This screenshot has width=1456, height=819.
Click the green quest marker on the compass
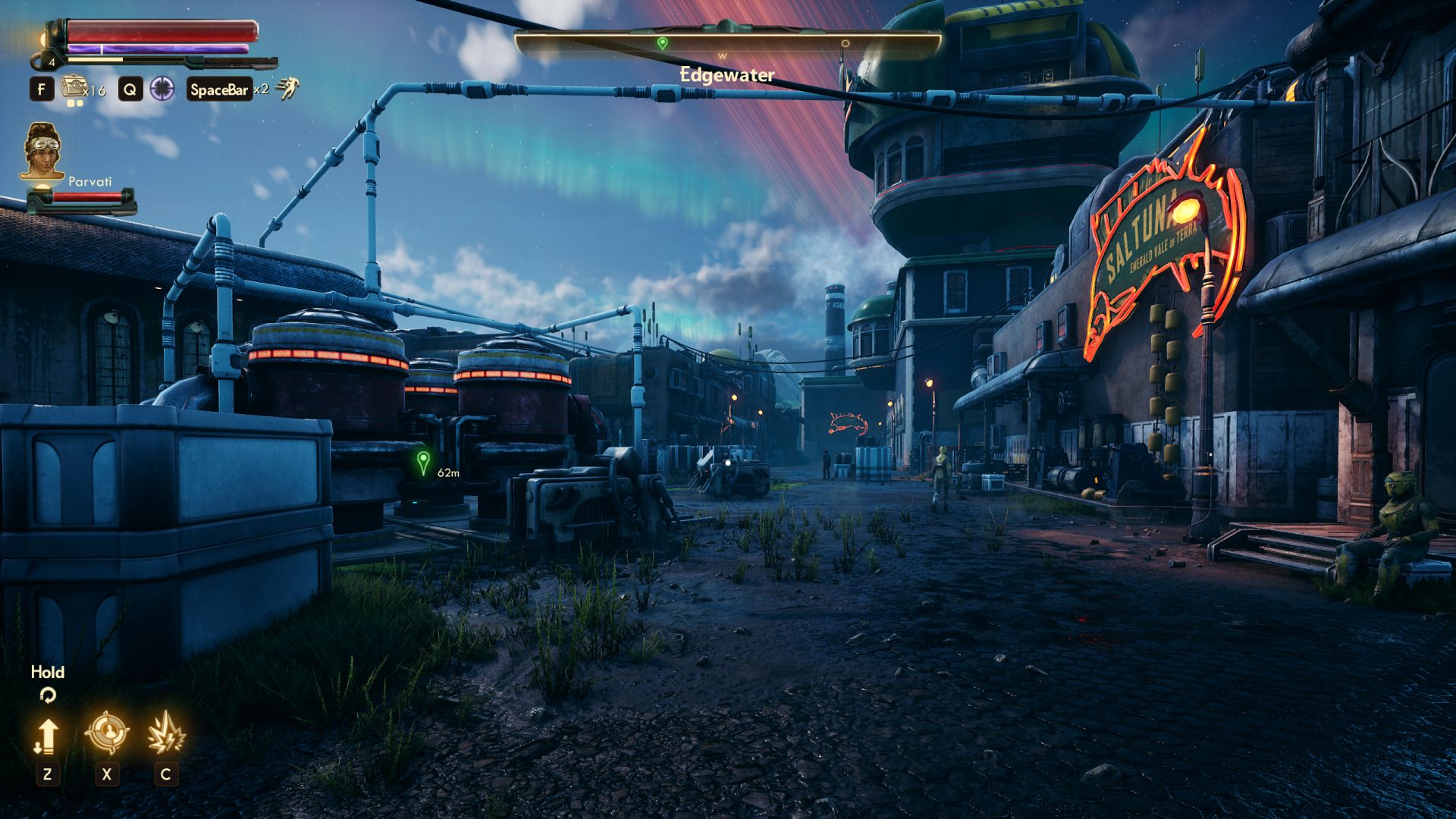[x=662, y=43]
